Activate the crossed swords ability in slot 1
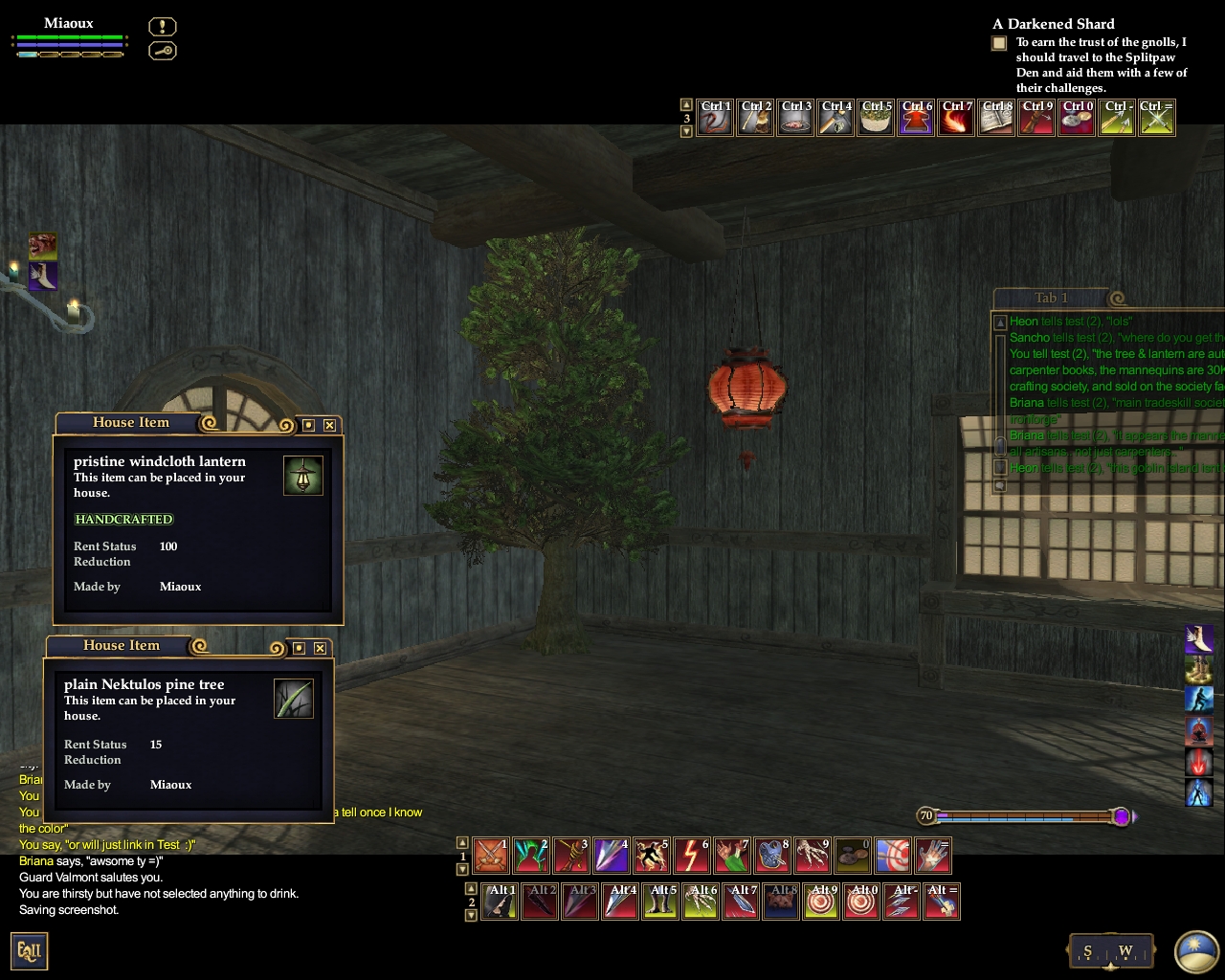This screenshot has width=1225, height=980. coord(492,856)
